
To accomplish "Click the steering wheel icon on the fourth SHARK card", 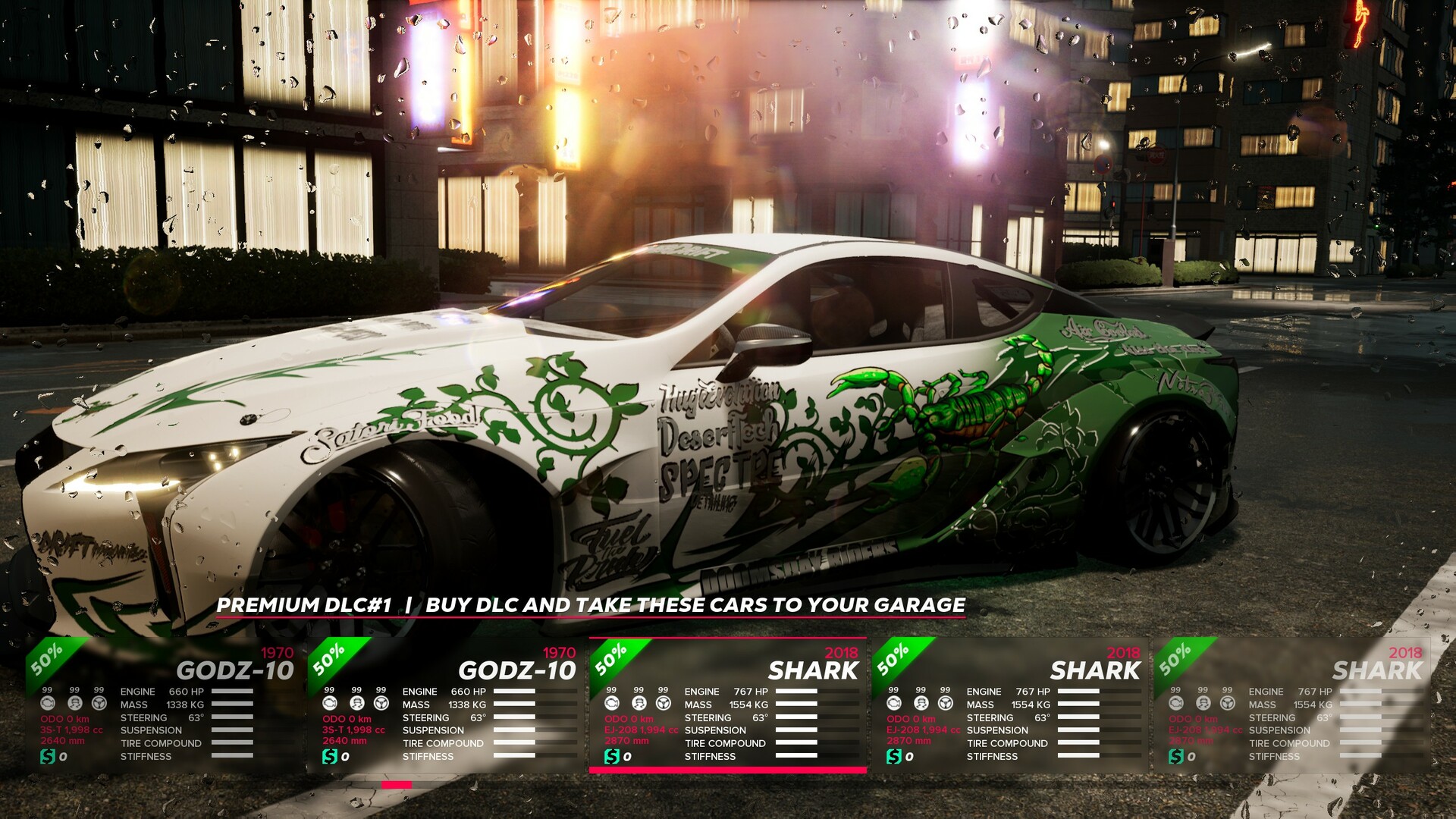I will pos(944,704).
